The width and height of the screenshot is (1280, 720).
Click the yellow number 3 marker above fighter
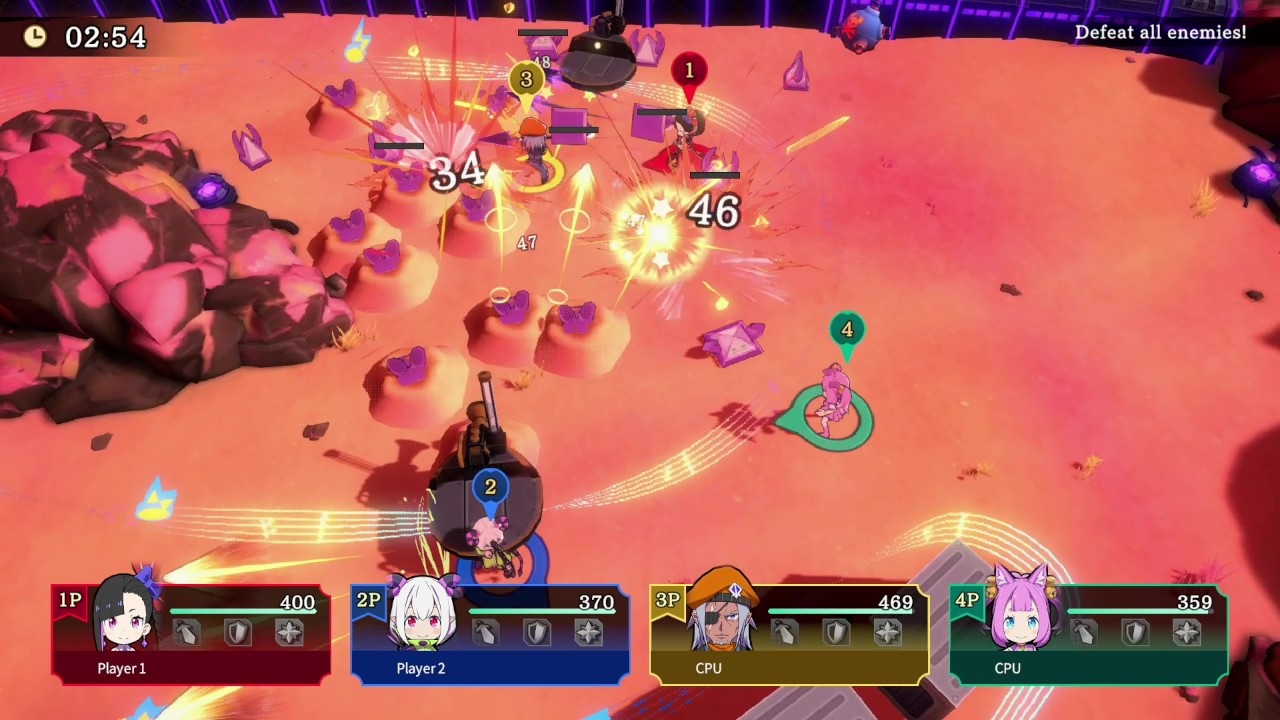pos(527,80)
